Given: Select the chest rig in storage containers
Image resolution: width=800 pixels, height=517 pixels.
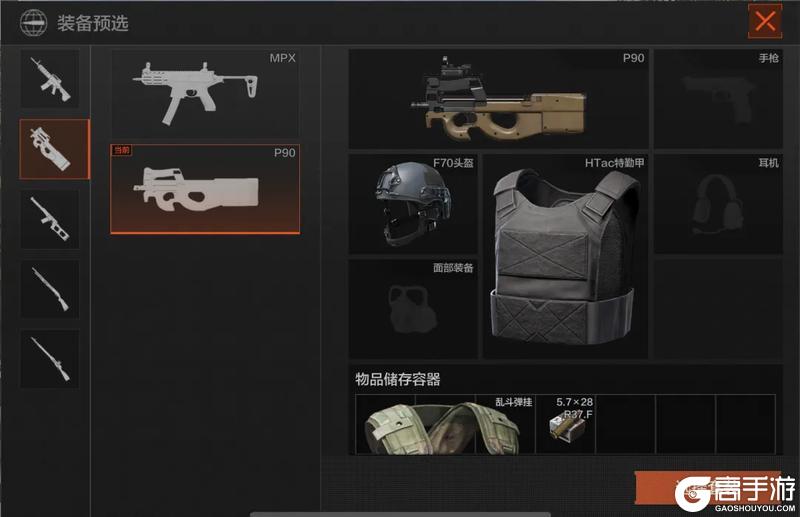Looking at the screenshot, I should [x=445, y=424].
